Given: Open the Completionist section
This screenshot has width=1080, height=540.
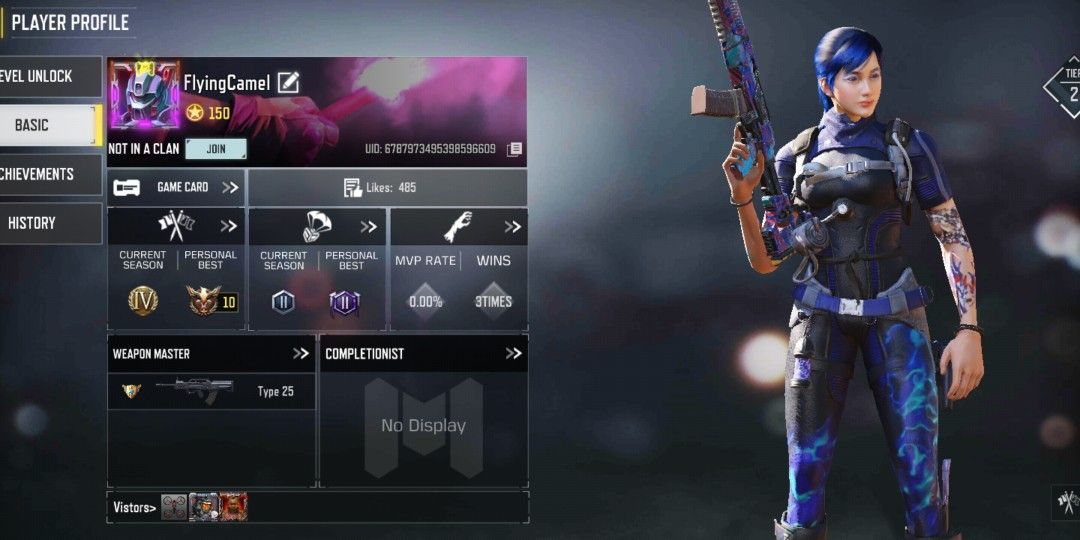Looking at the screenshot, I should [x=513, y=353].
